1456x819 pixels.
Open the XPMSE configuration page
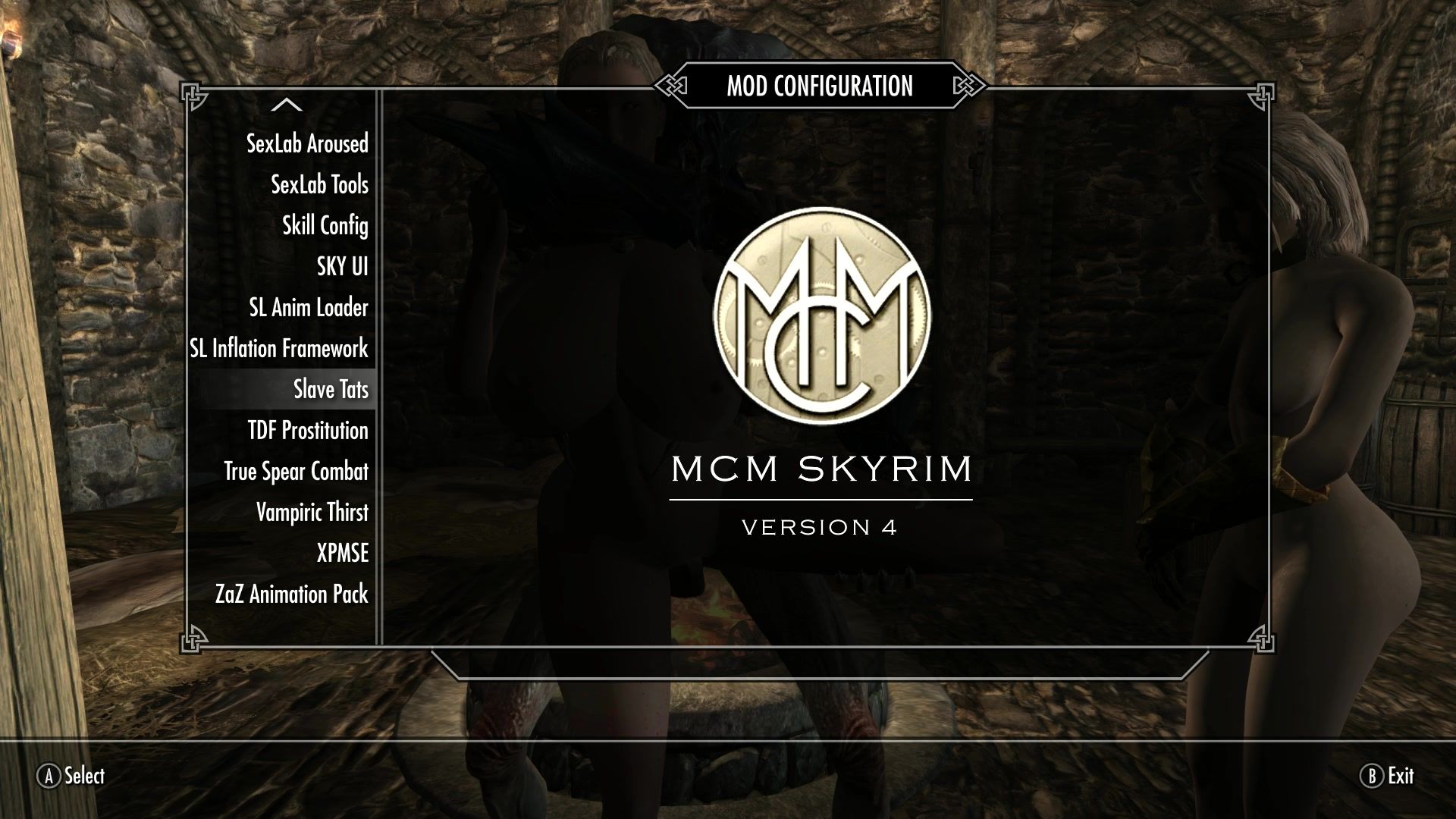click(x=342, y=553)
